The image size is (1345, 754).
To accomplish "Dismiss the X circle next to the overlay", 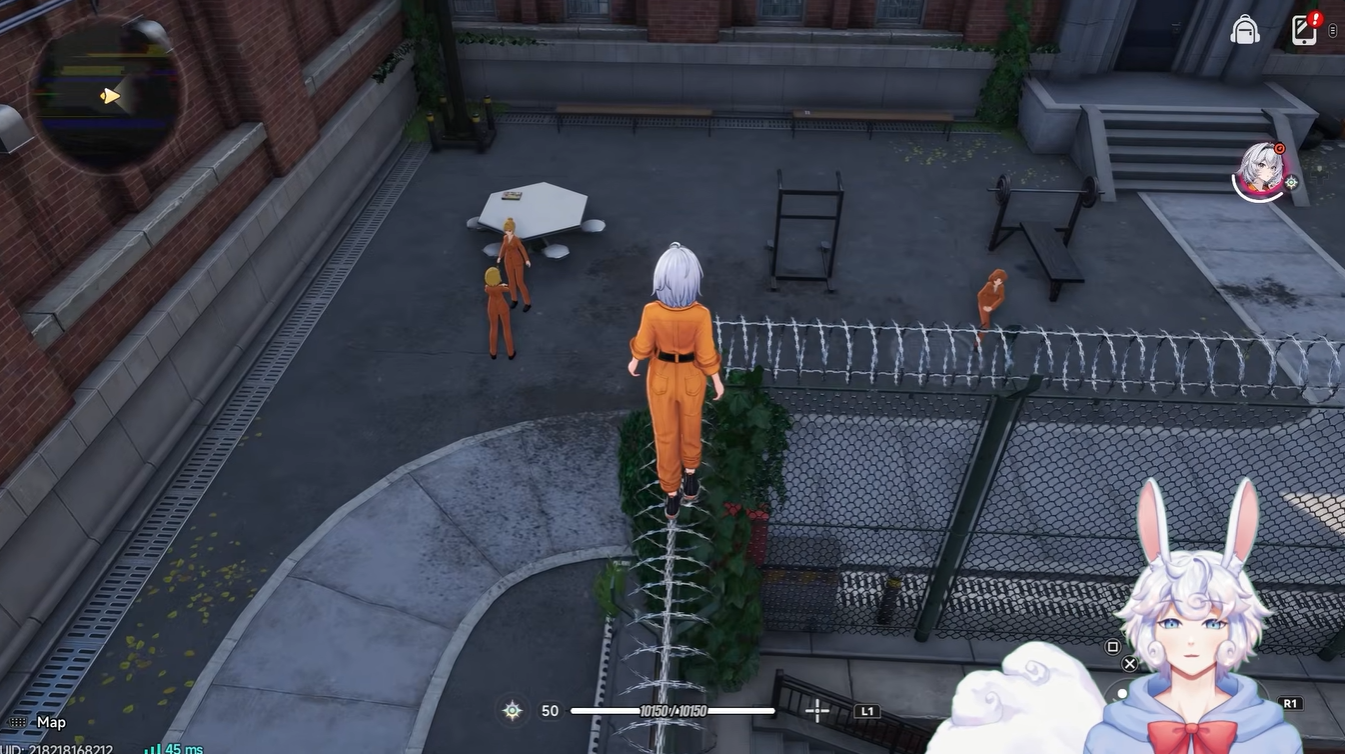I will coord(1130,663).
